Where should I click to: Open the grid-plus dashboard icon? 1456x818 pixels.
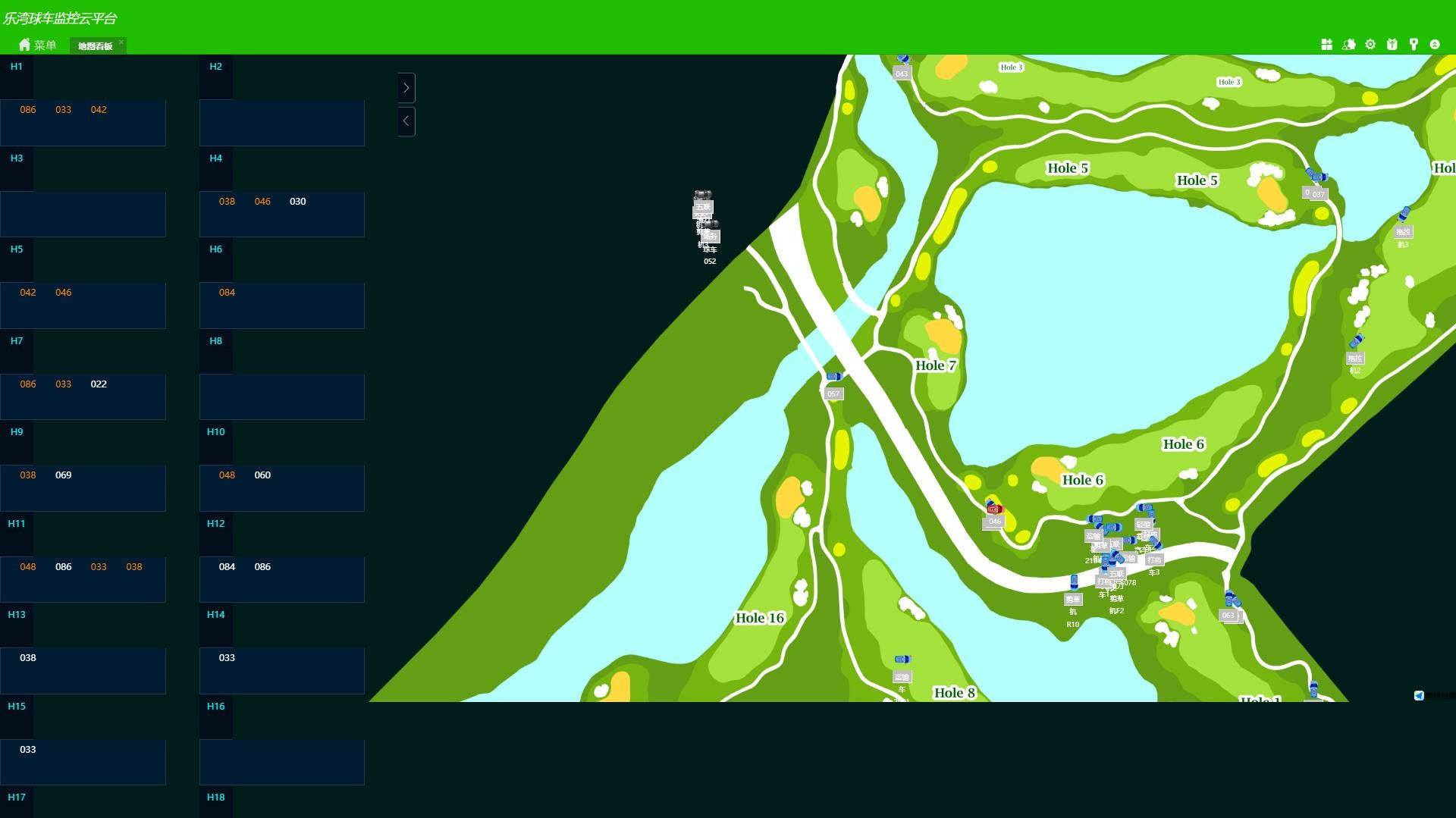(x=1326, y=45)
